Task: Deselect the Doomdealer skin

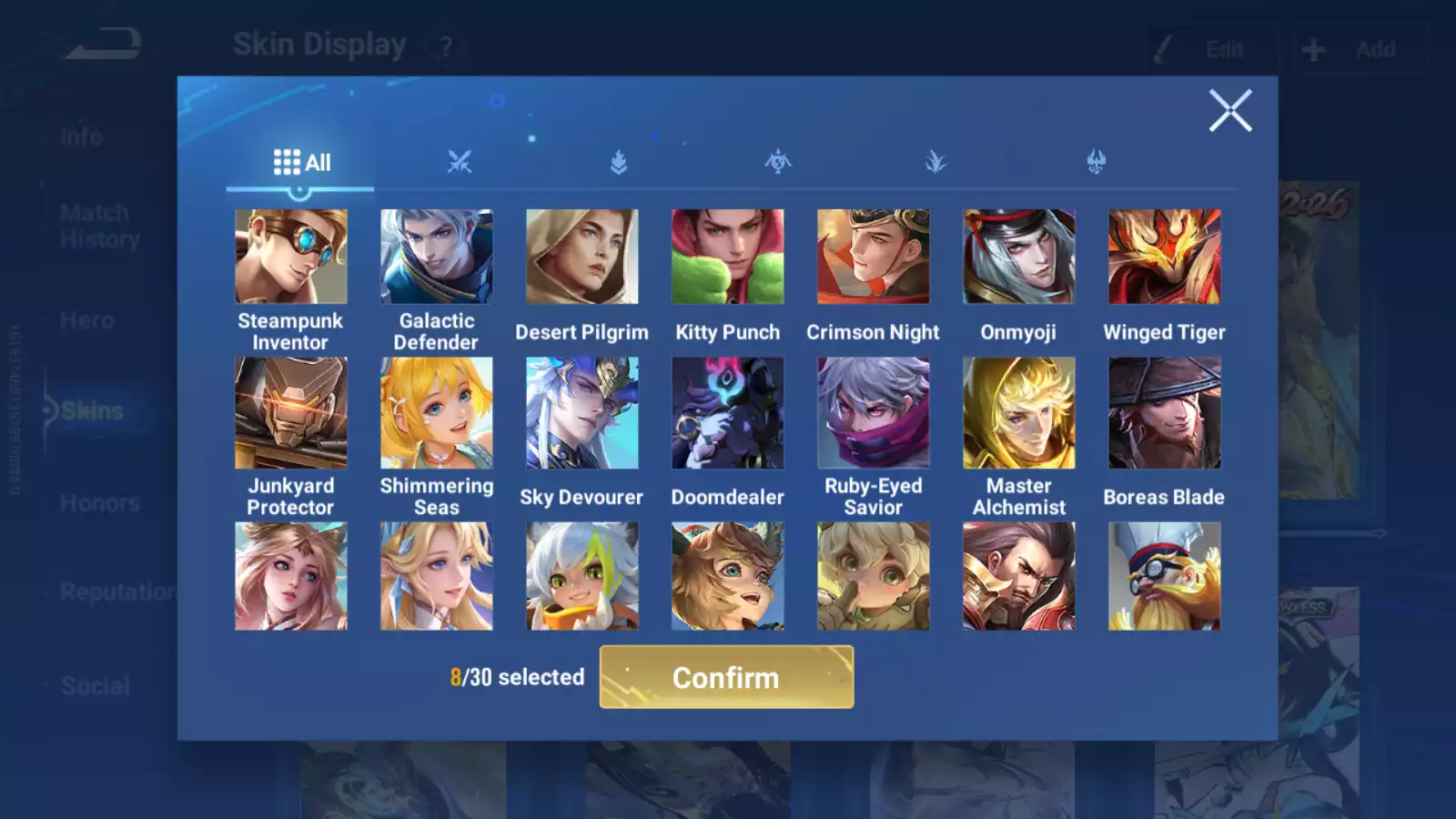Action: (727, 411)
